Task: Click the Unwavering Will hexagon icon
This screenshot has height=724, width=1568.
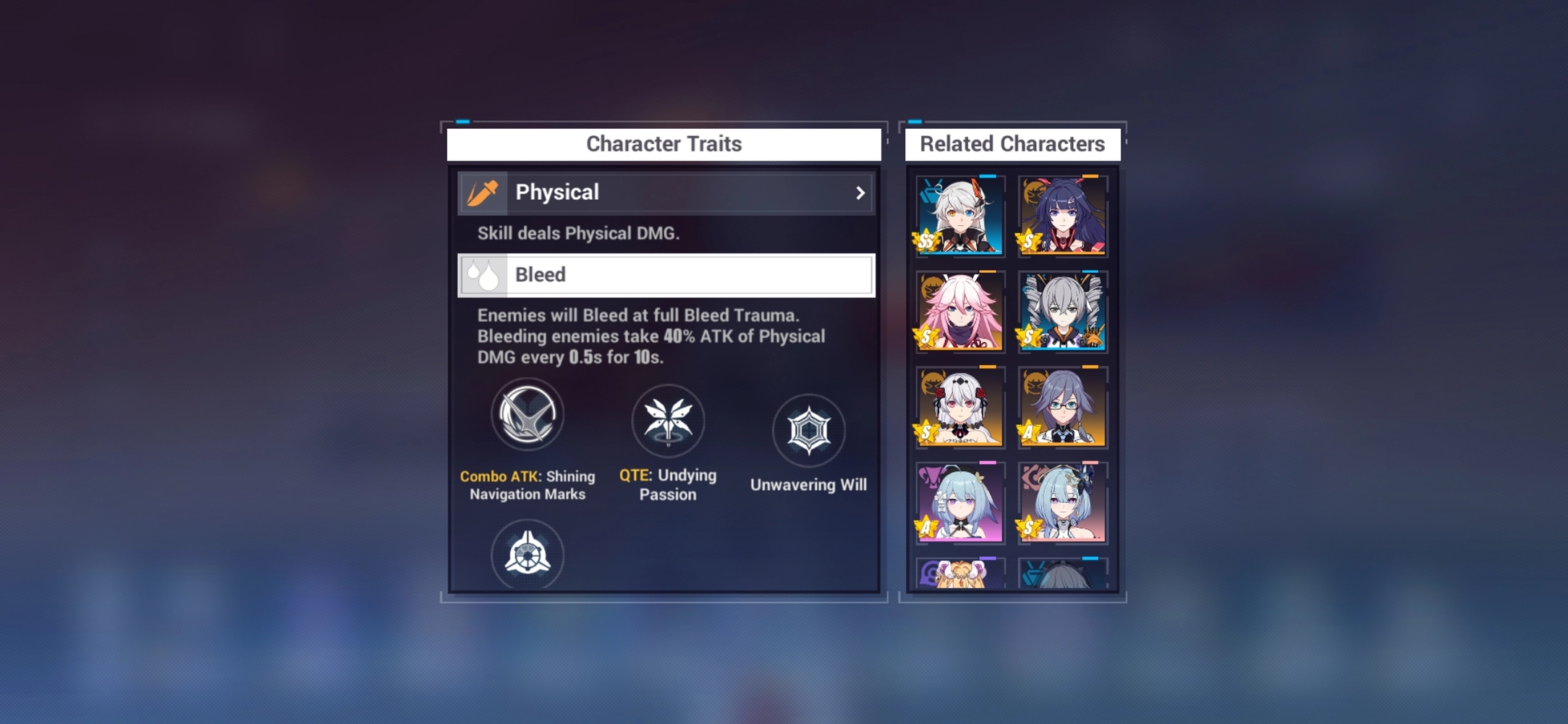Action: tap(809, 430)
